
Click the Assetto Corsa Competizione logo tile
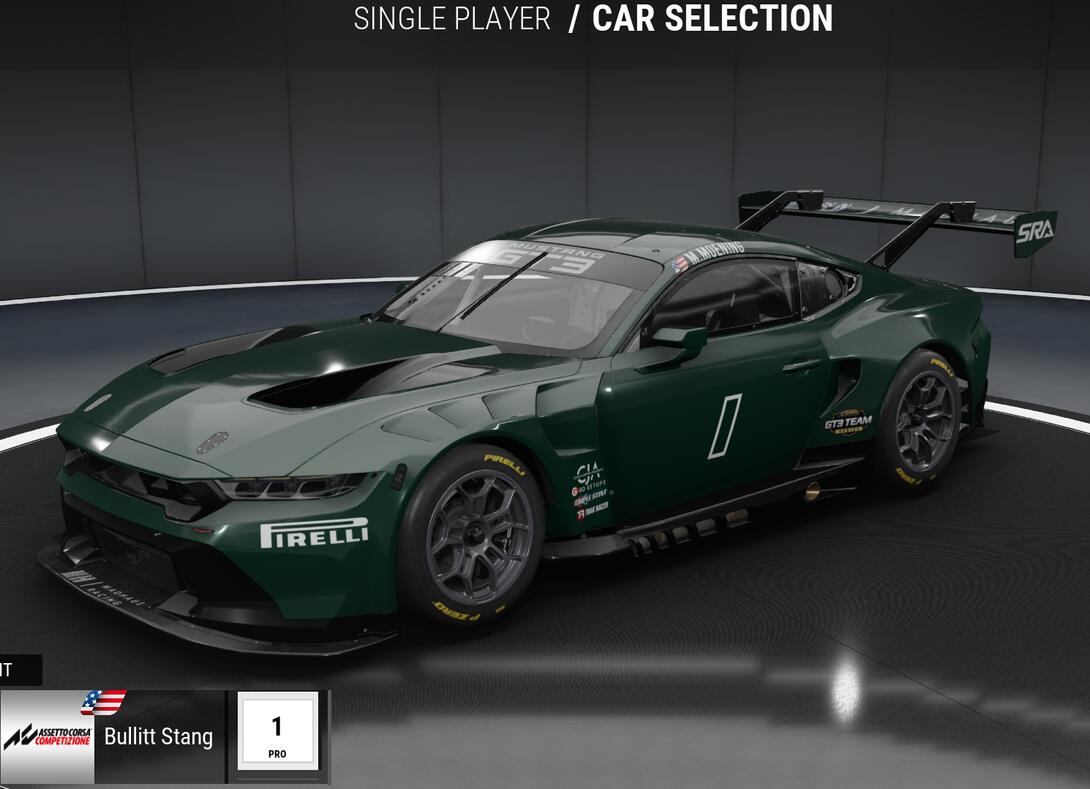pyautogui.click(x=47, y=738)
